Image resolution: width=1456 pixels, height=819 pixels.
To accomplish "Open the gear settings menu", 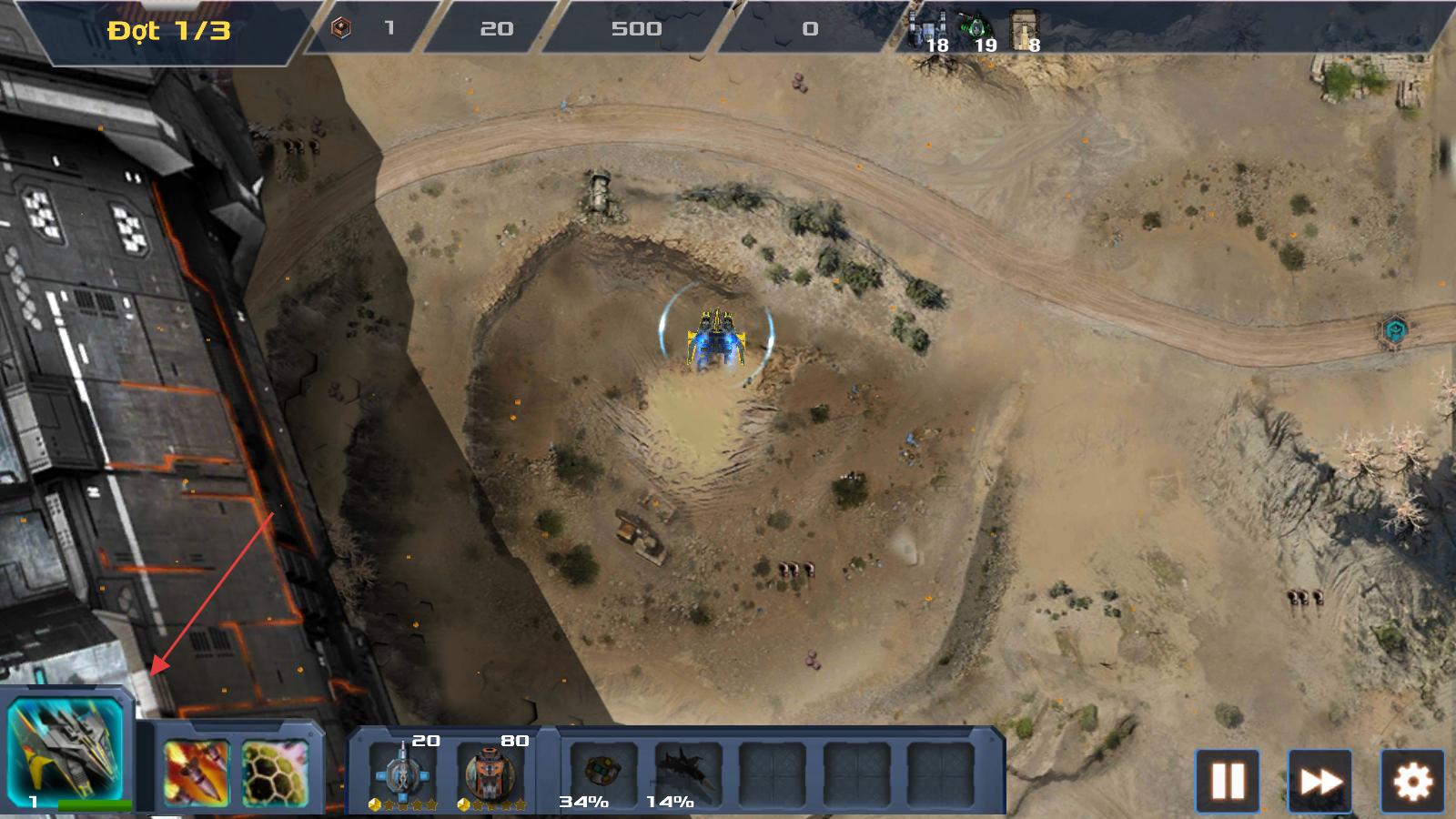I will [1412, 781].
